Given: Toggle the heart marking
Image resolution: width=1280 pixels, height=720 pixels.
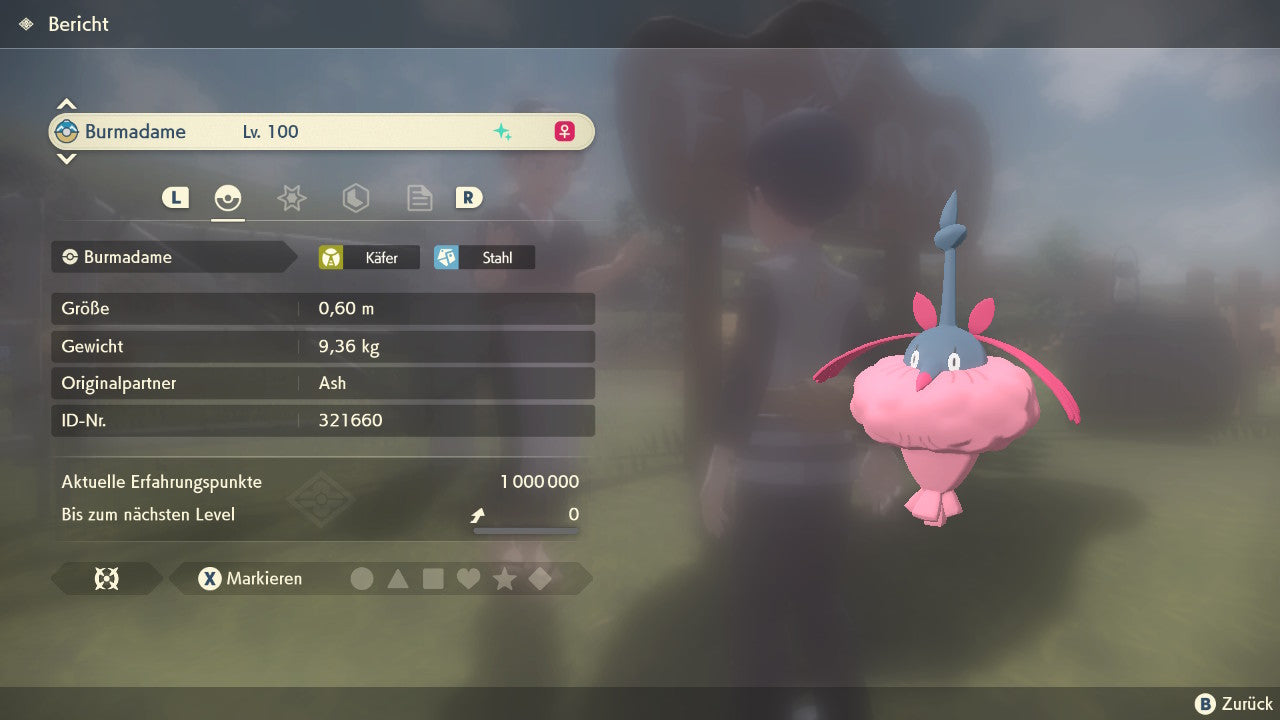Looking at the screenshot, I should tap(468, 578).
